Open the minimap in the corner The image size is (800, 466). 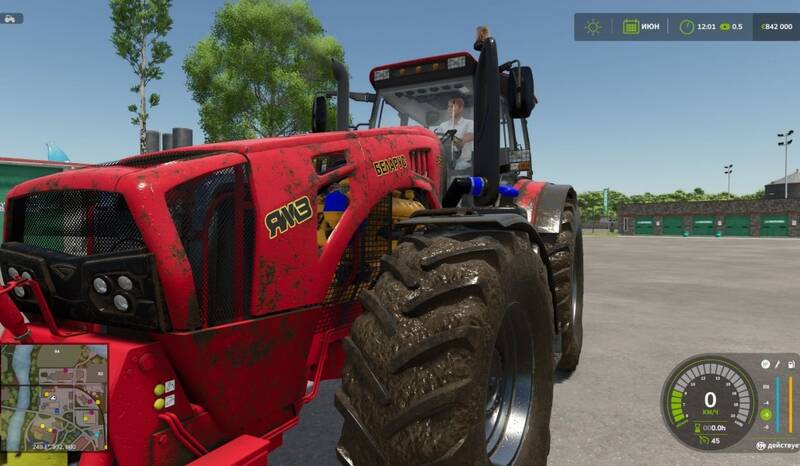point(54,397)
